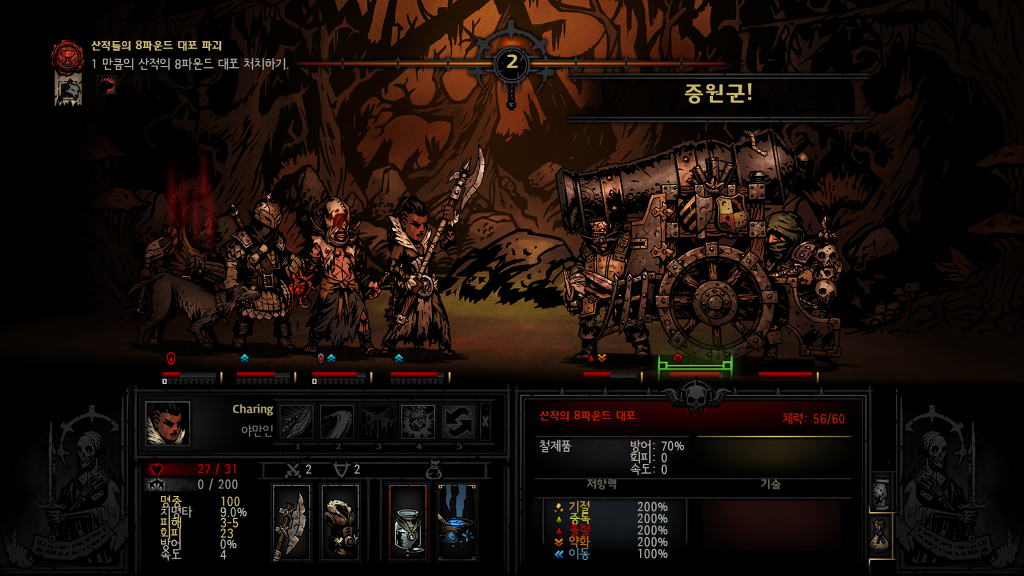Screen dimensions: 1024x576
Task: Click the round counter showing 2
Action: (512, 63)
